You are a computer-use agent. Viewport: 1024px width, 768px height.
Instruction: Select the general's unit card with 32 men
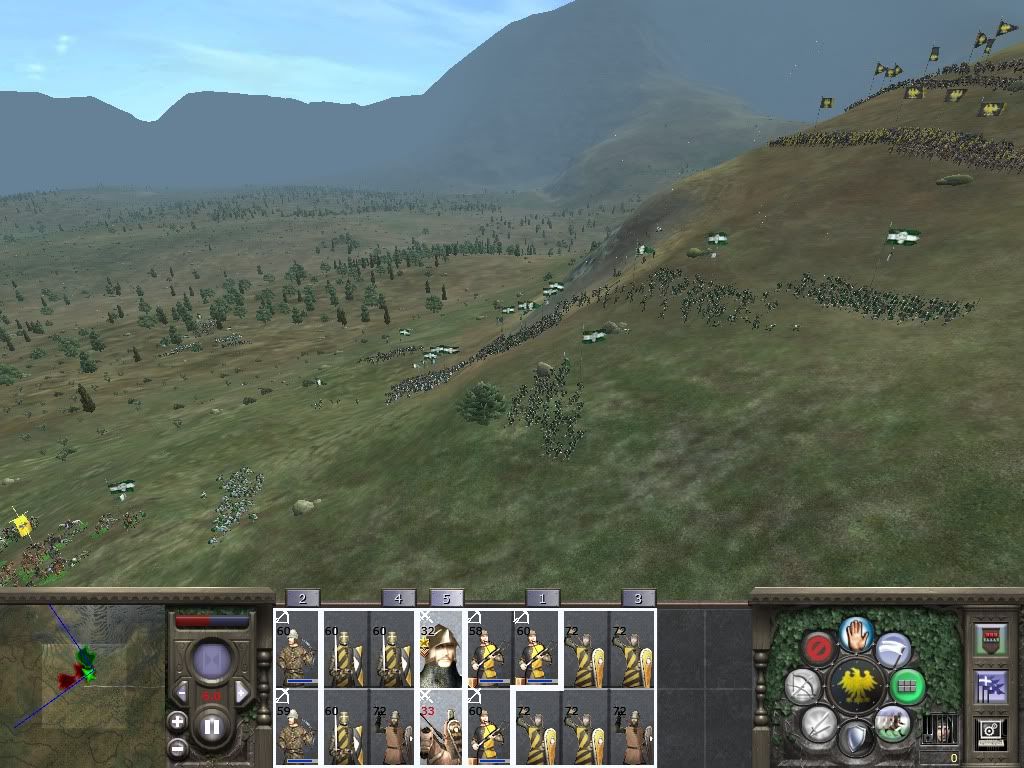click(441, 650)
